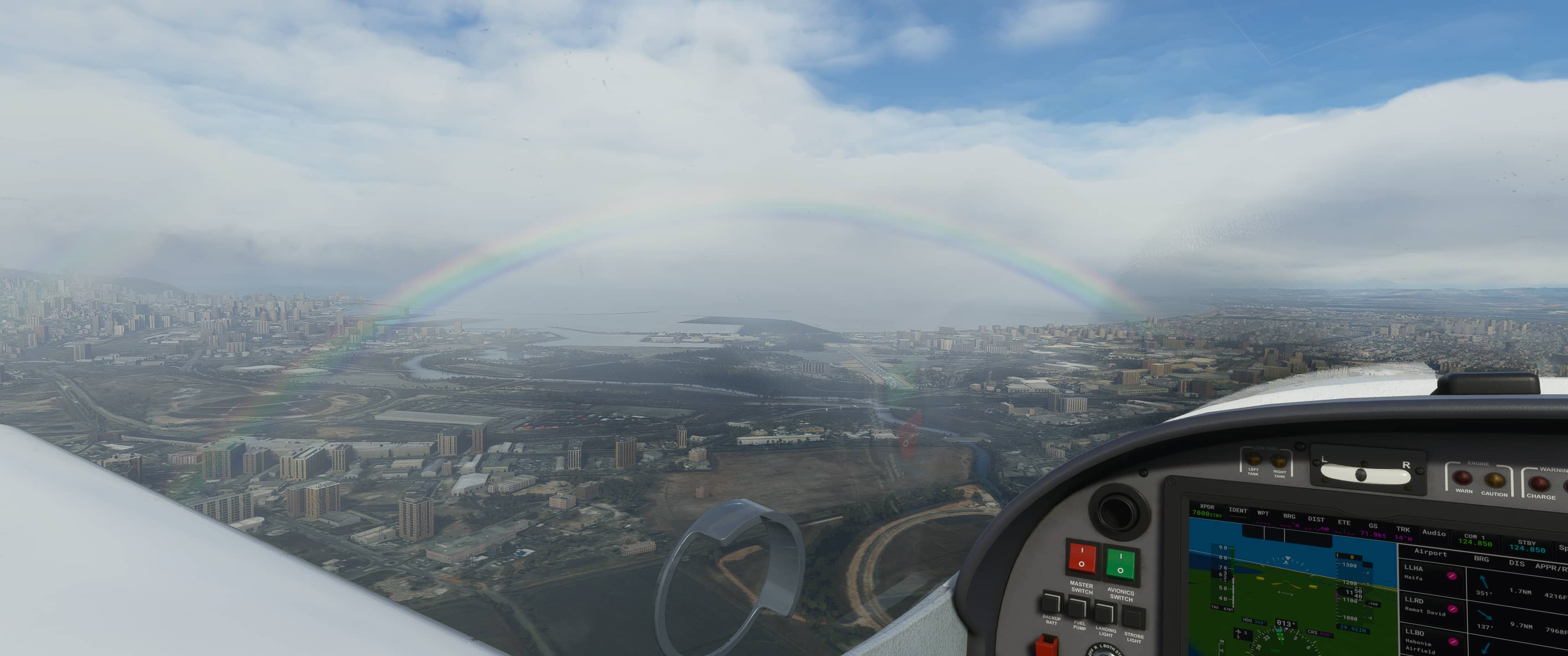
Task: Choose LLHA Haifa from the airport list
Action: pyautogui.click(x=1418, y=572)
